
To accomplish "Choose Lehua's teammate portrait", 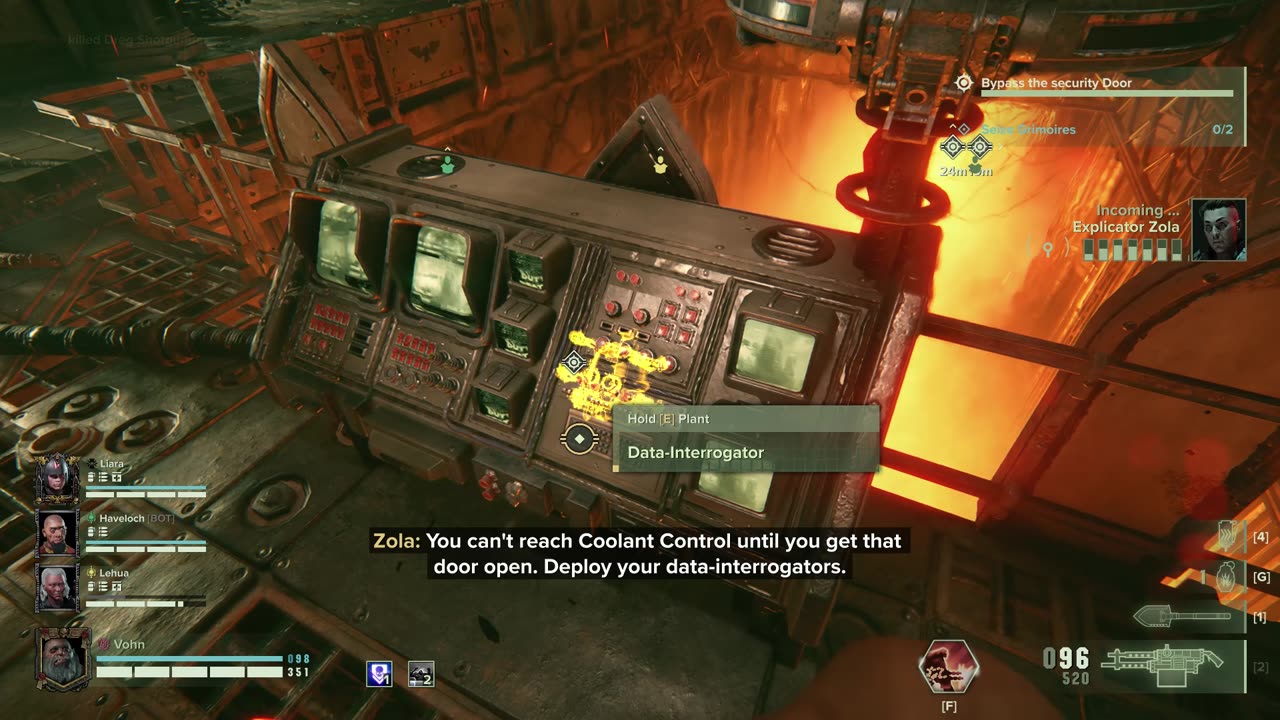I will tap(57, 587).
